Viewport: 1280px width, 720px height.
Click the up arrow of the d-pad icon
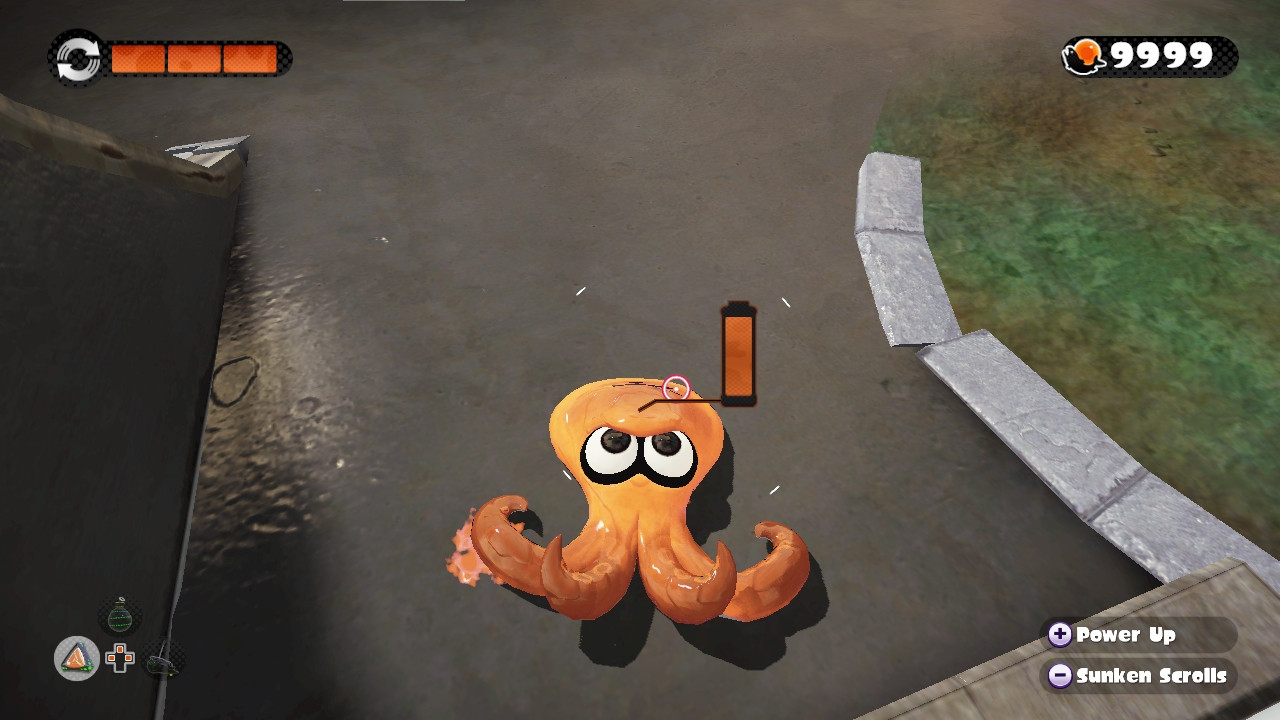(120, 648)
